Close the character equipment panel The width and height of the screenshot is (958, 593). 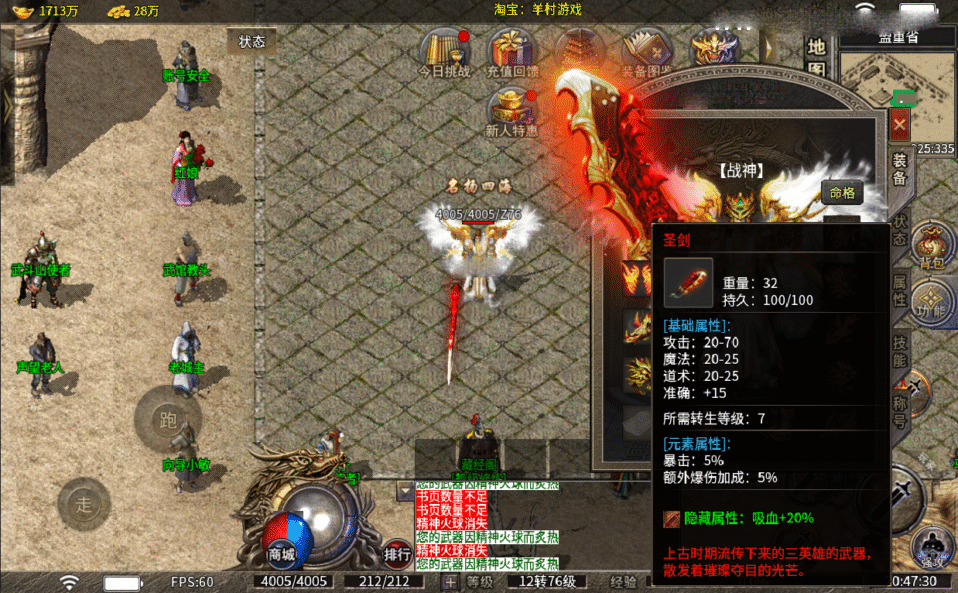tap(899, 124)
